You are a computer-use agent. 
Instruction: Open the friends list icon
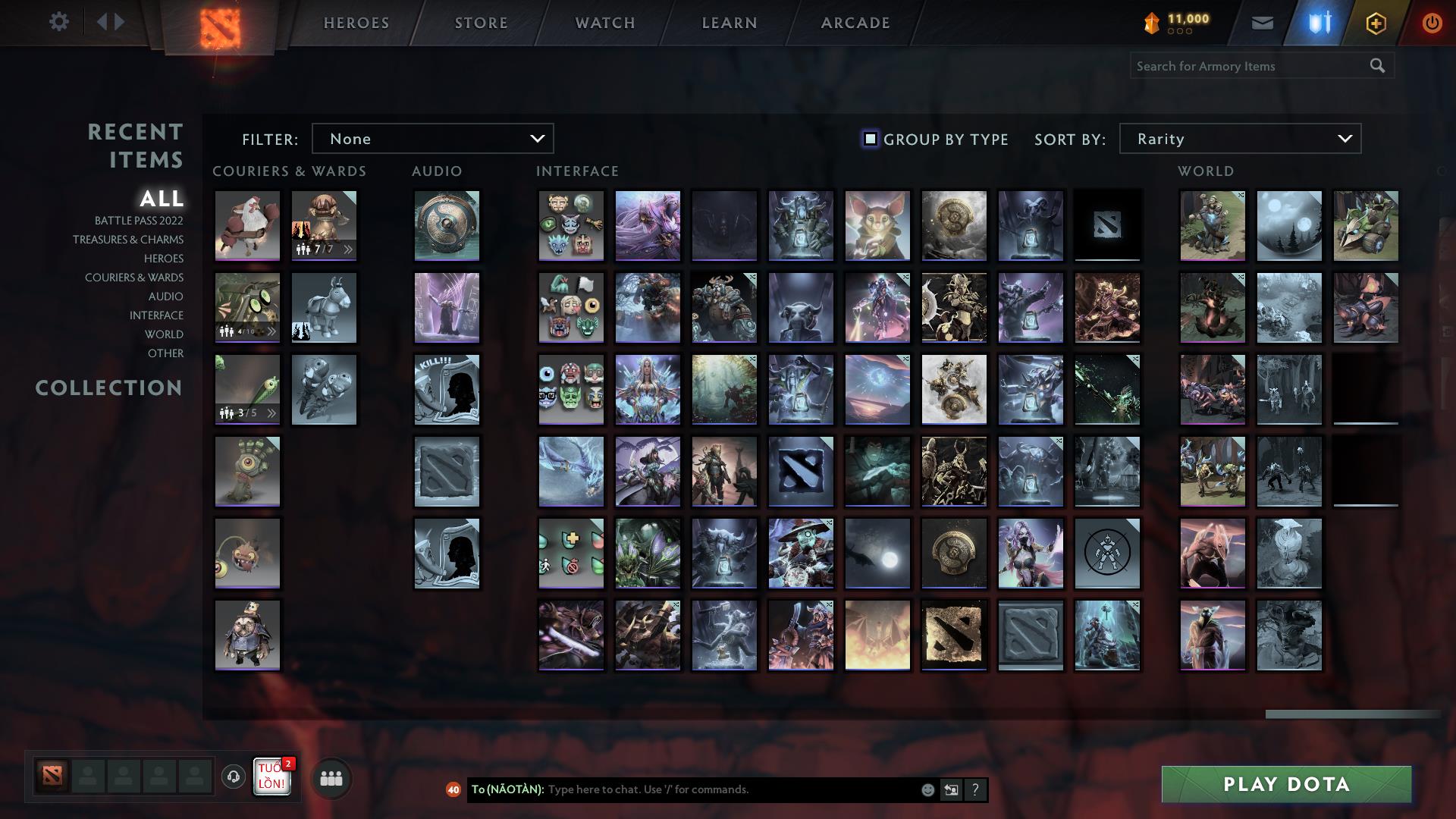331,777
